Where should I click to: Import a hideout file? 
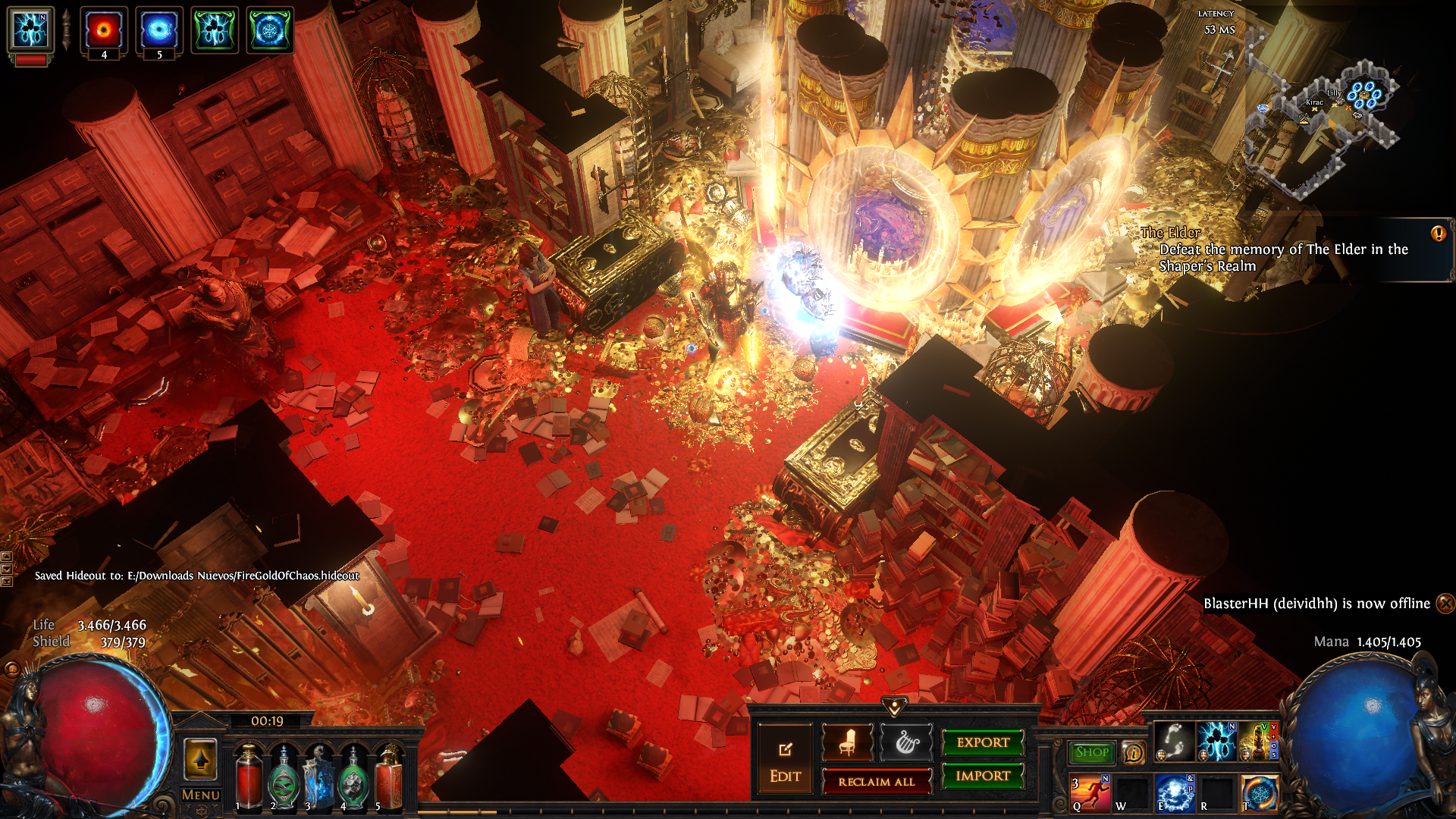point(983,776)
